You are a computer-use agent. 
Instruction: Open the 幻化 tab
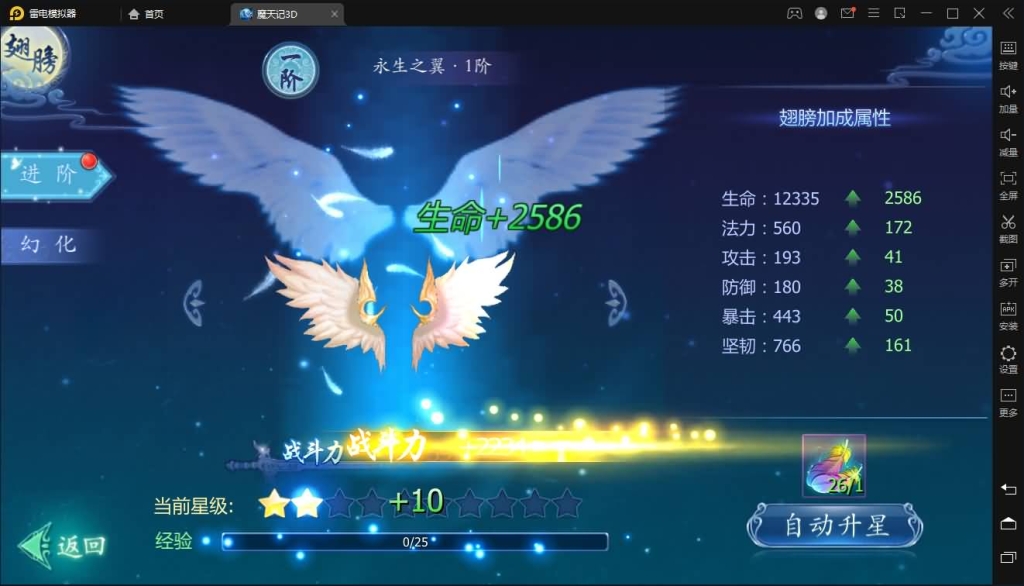[50, 244]
